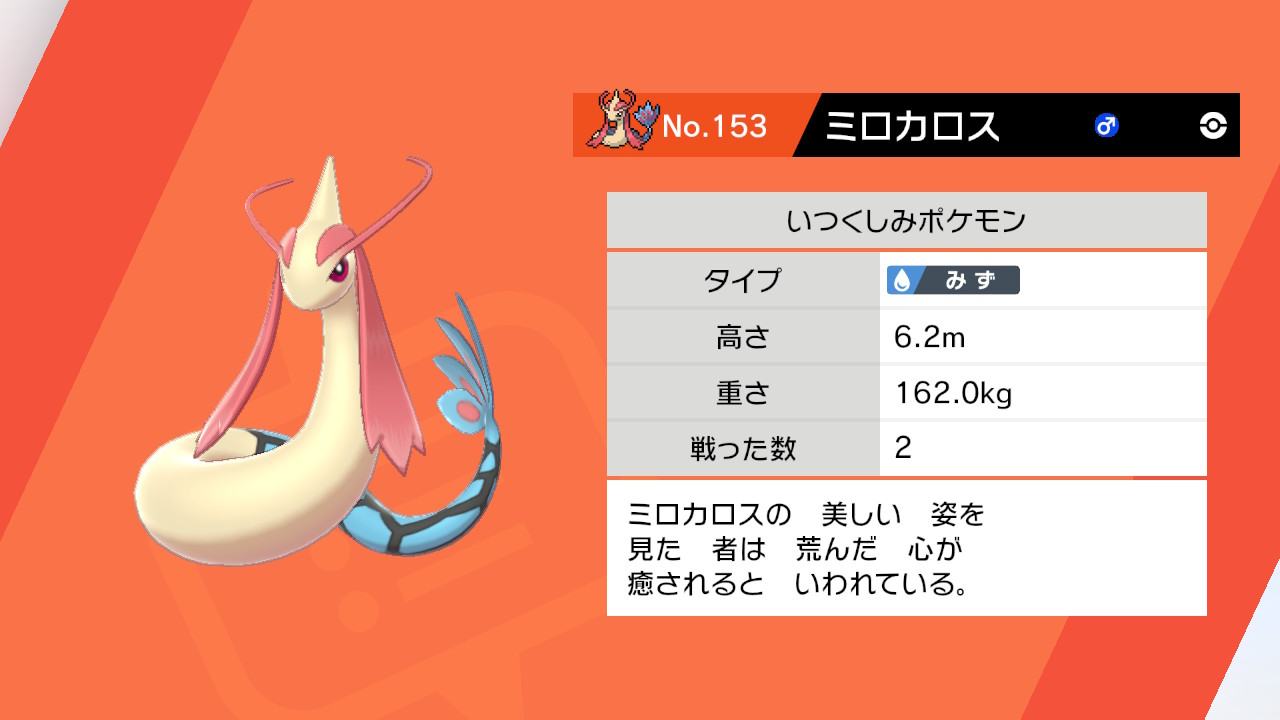Screen dimensions: 1280x720
Task: Click the water droplet icon on the type badge
Action: [x=900, y=281]
